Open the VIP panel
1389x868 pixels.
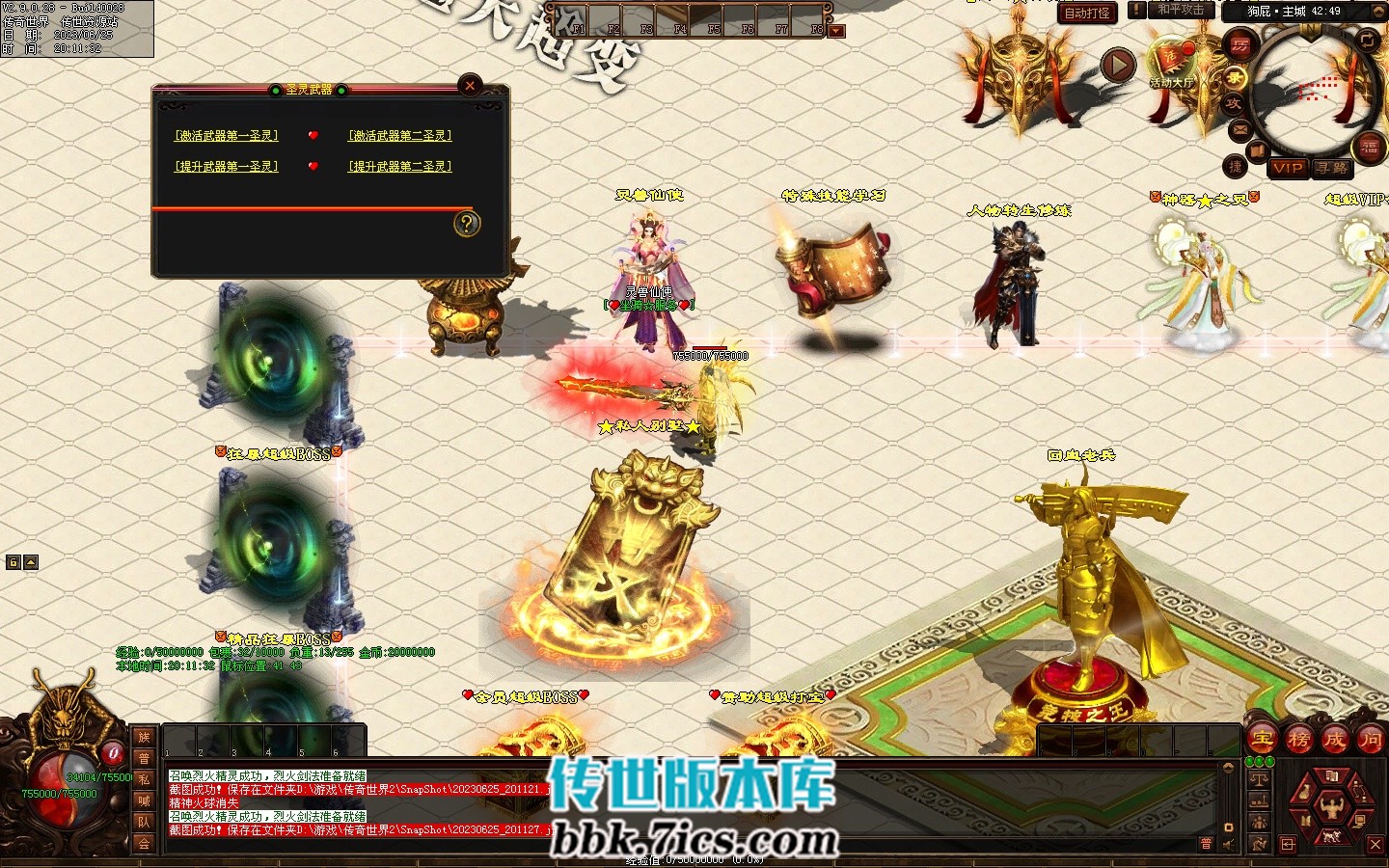point(1287,168)
